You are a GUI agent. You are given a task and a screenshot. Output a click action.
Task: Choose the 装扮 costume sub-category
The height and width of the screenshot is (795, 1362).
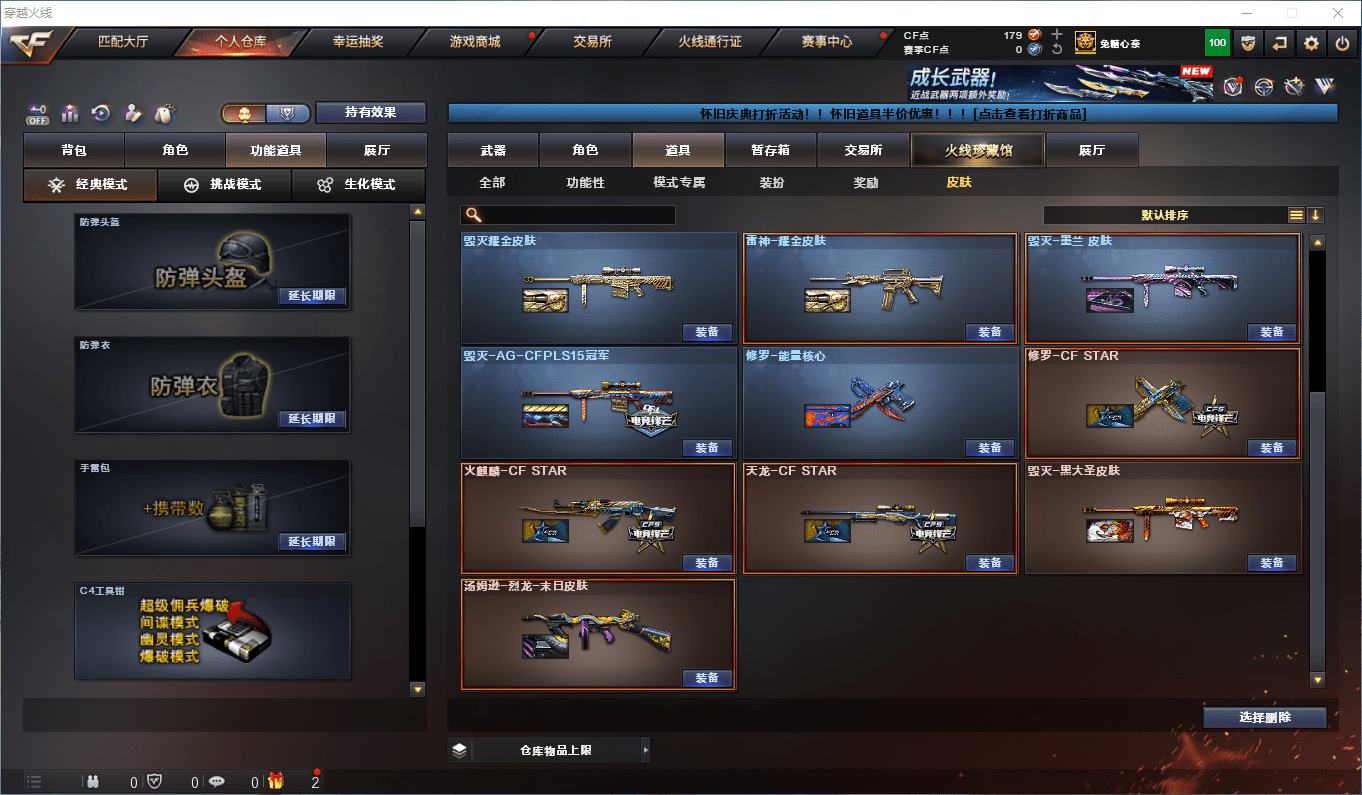tap(772, 183)
